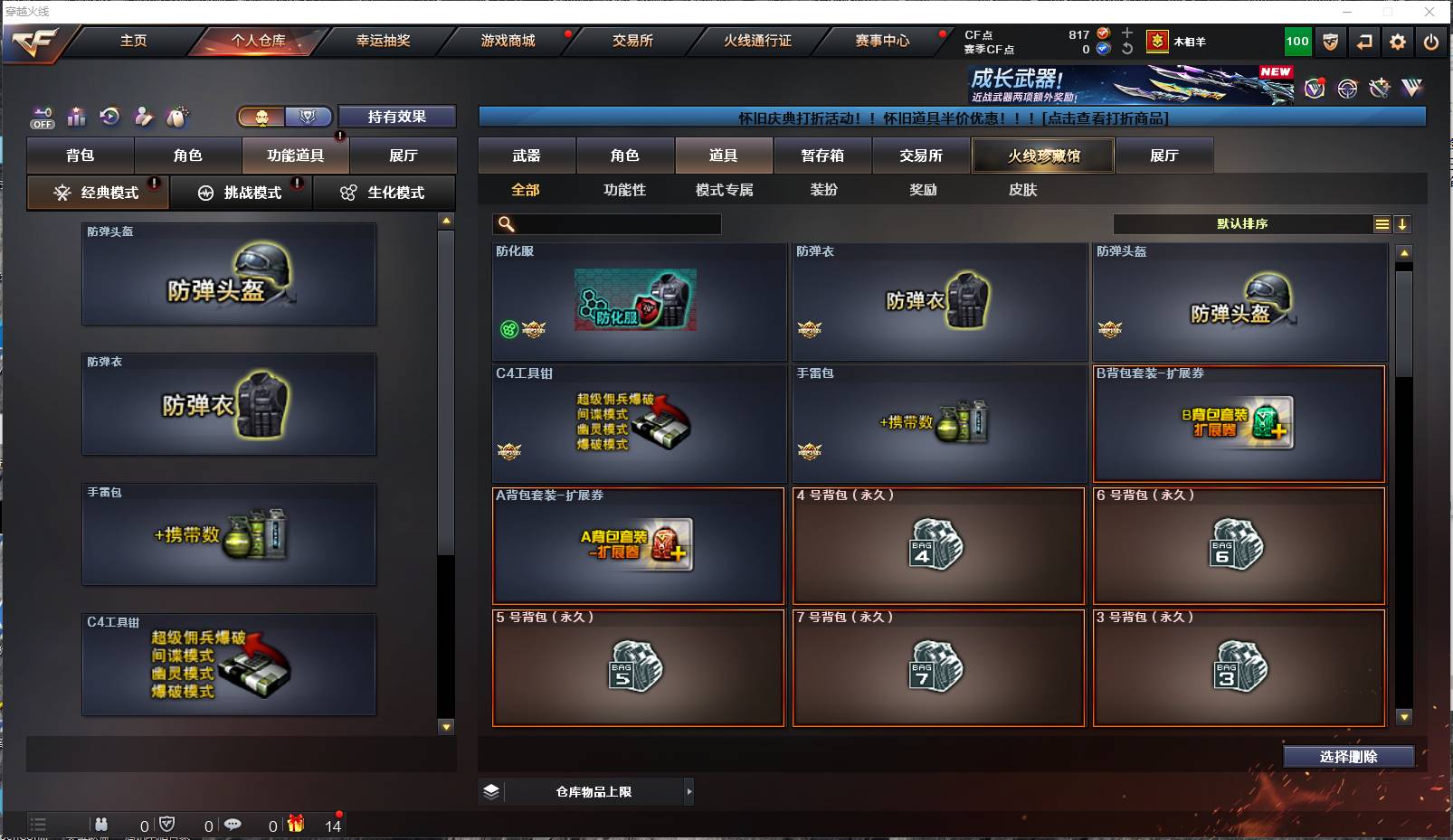Screen dimensions: 1453x840
Task: Click the descending sort arrow
Action: pos(1403,223)
